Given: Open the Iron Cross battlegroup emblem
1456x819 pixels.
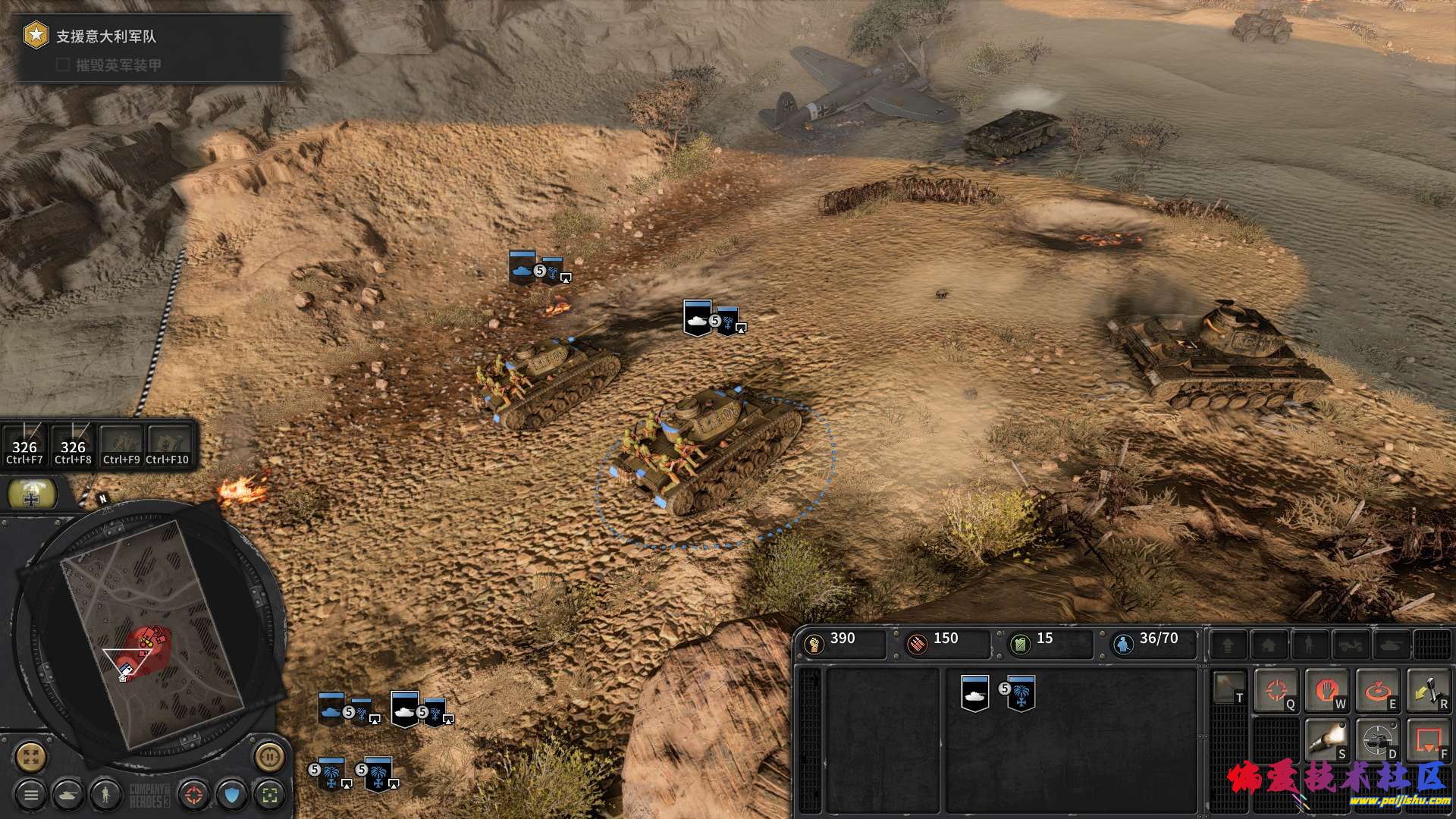Looking at the screenshot, I should 32,495.
